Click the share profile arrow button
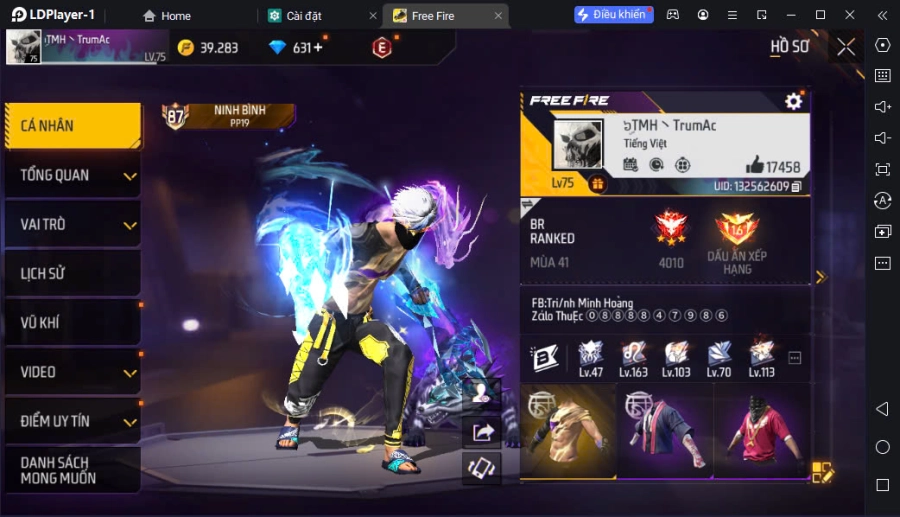 [x=482, y=431]
